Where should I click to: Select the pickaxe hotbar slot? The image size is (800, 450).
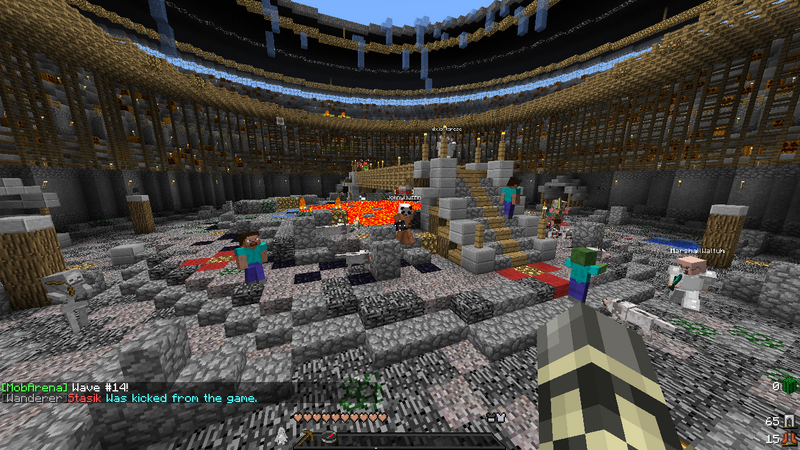pyautogui.click(x=305, y=439)
